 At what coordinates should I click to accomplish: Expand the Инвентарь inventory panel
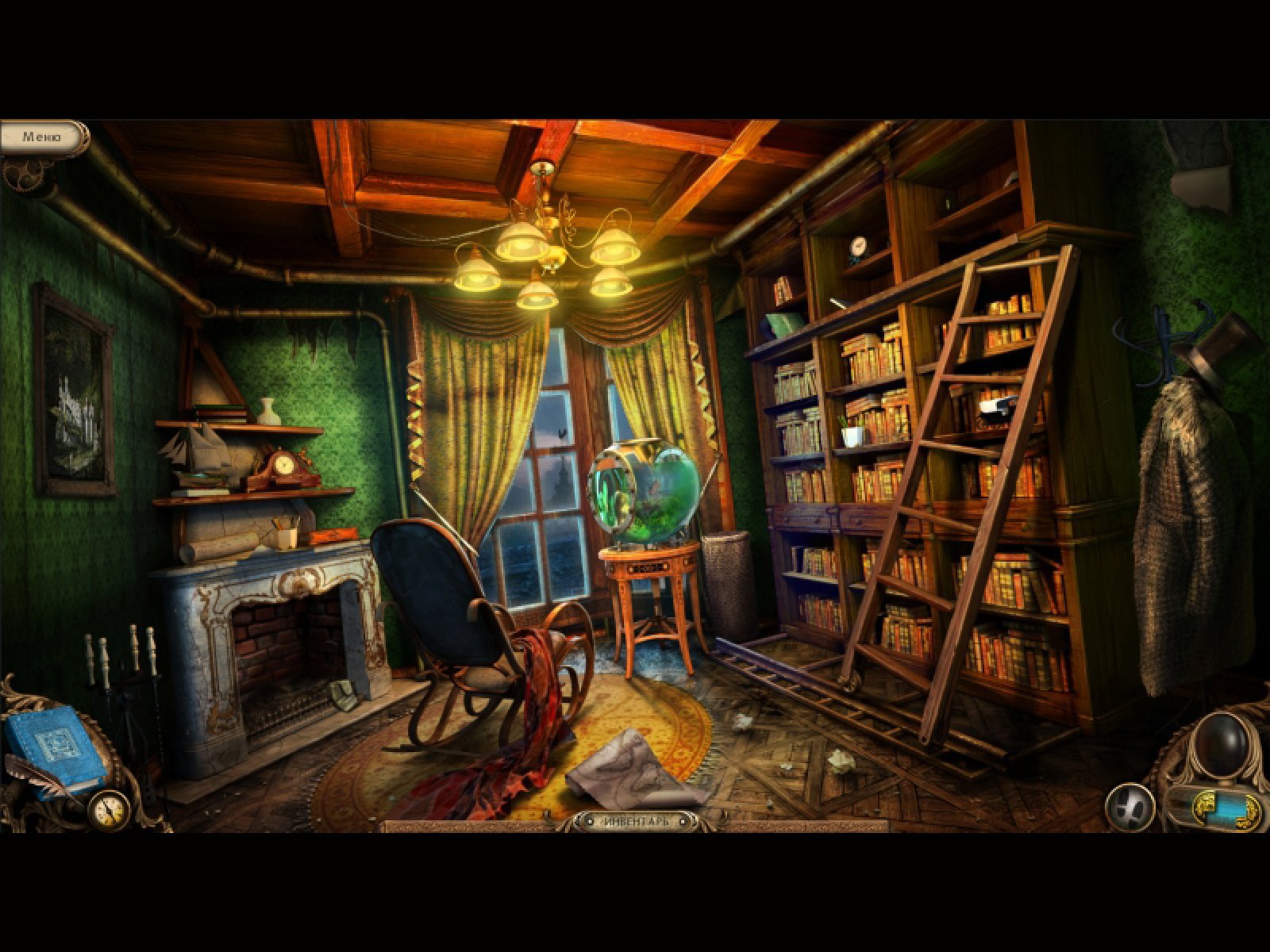pos(635,821)
